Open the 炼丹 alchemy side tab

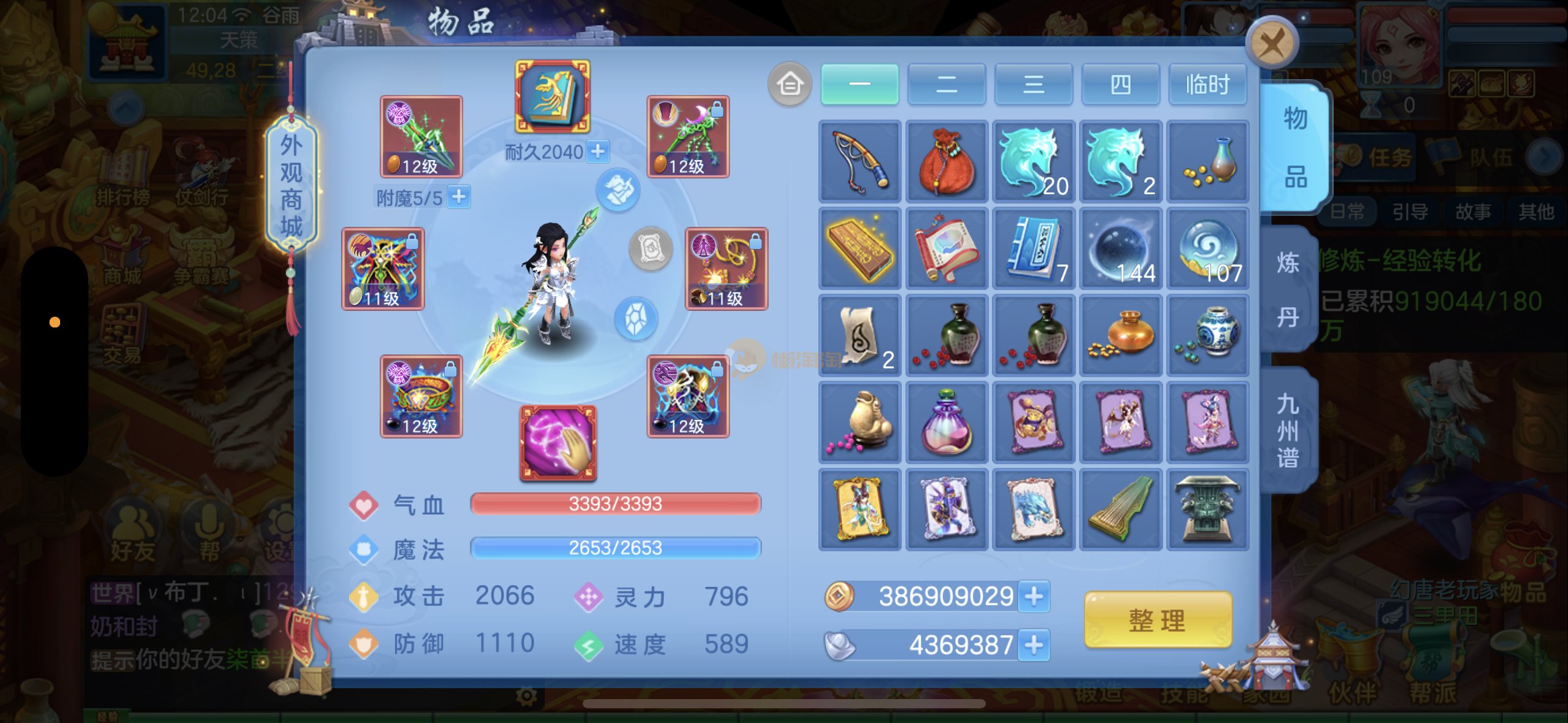point(1288,289)
